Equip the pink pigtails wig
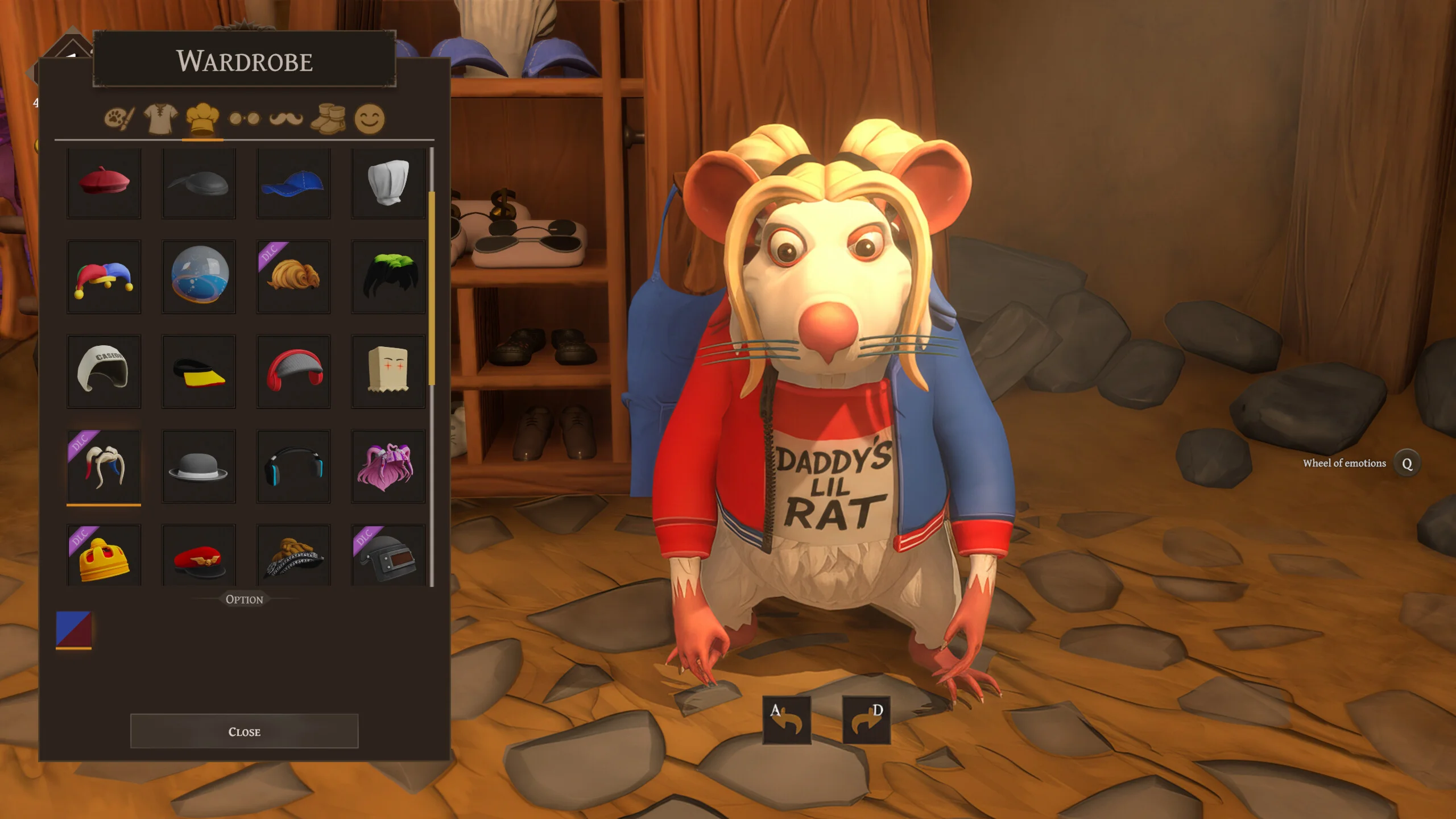1456x819 pixels. pyautogui.click(x=388, y=466)
